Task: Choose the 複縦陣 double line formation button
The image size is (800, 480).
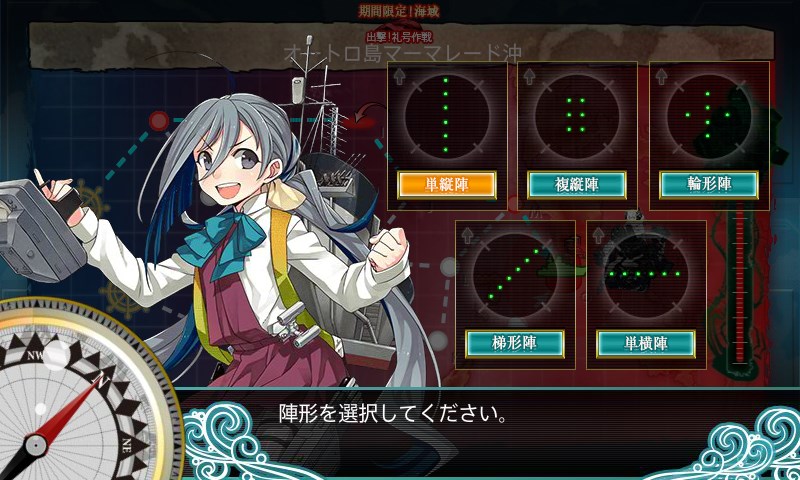Action: pyautogui.click(x=576, y=185)
